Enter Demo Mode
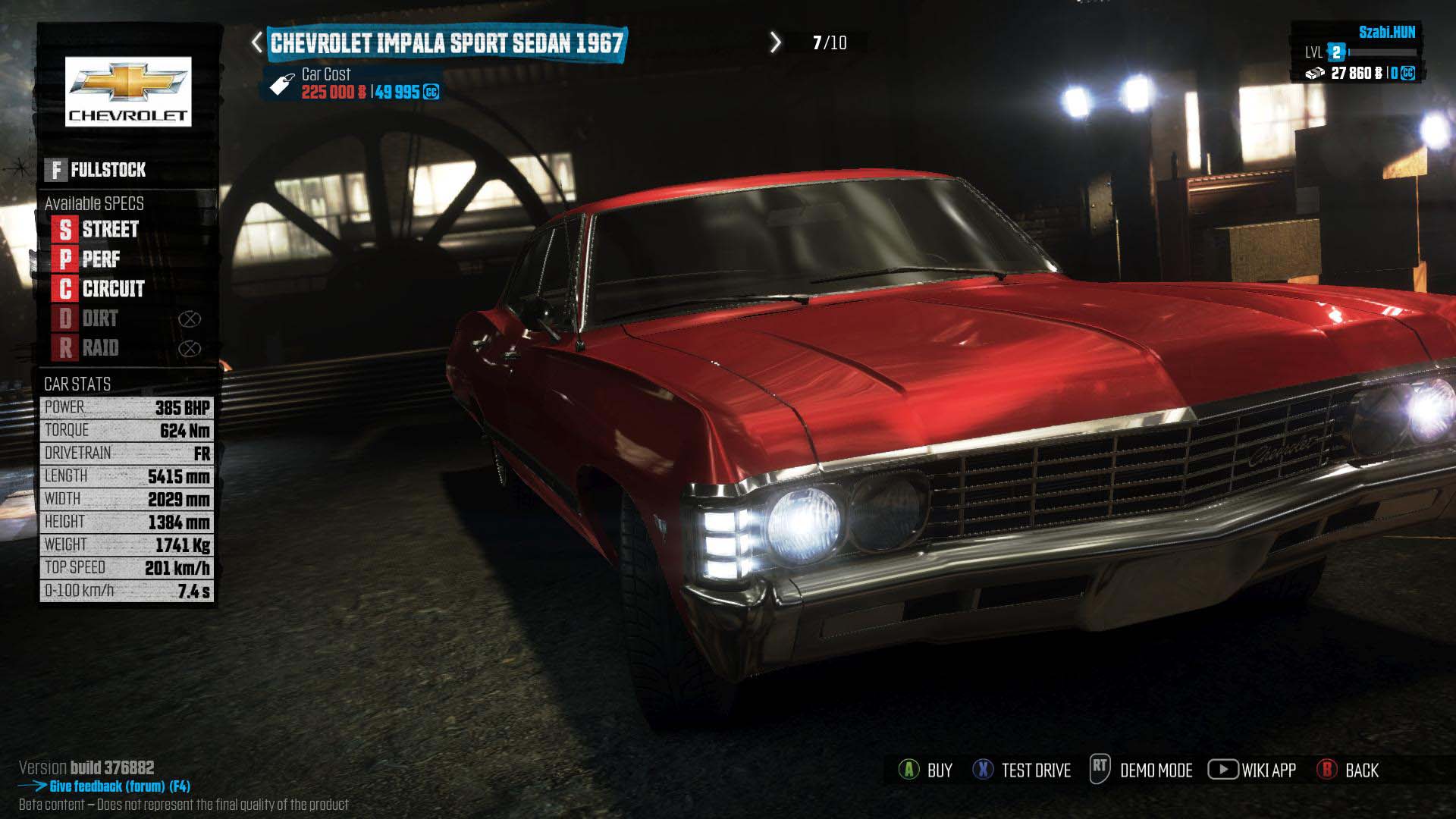The image size is (1456, 819). tap(1141, 770)
